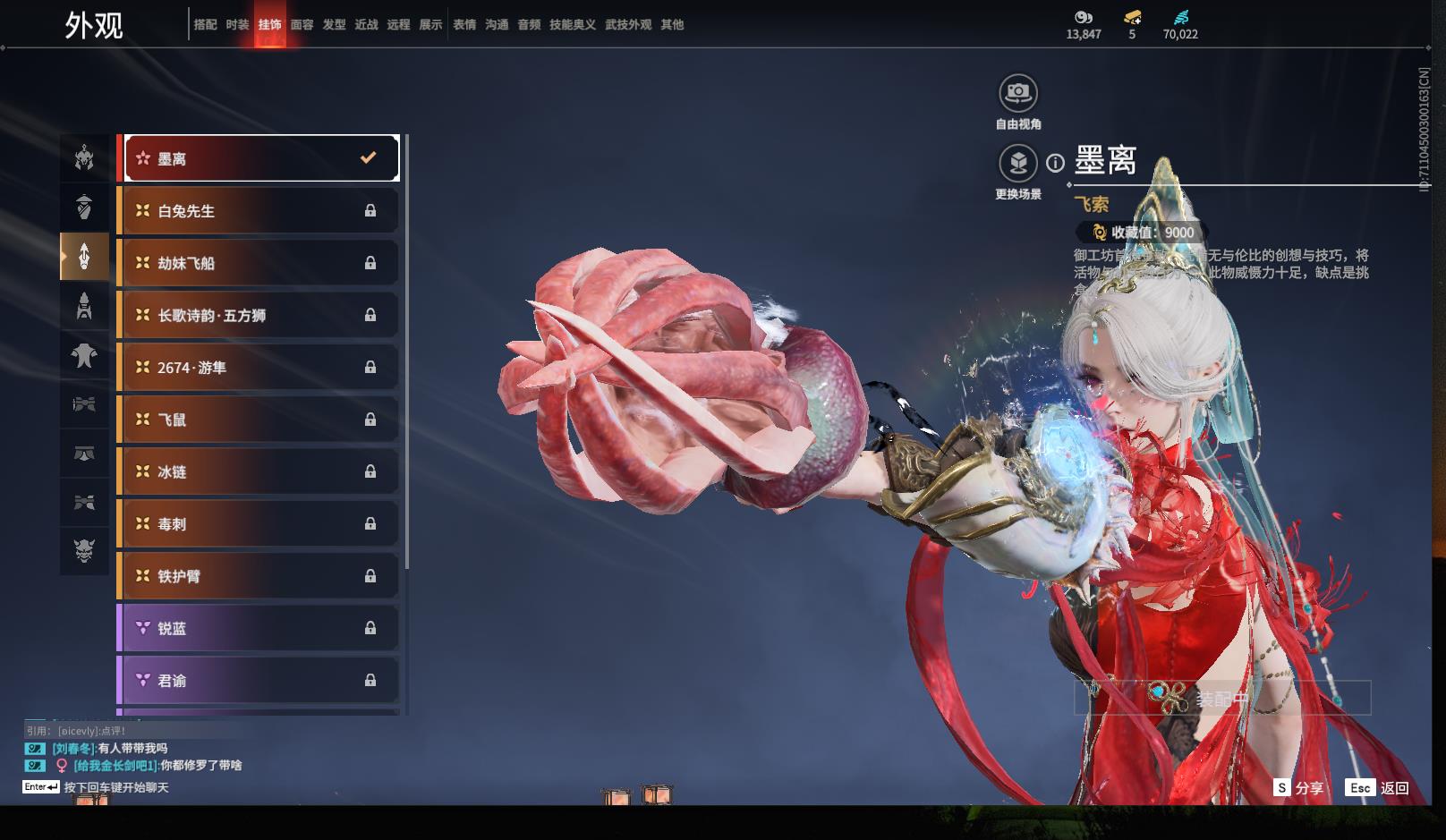1446x840 pixels.
Task: Enable 自由视角 free camera
Action: 1018,93
